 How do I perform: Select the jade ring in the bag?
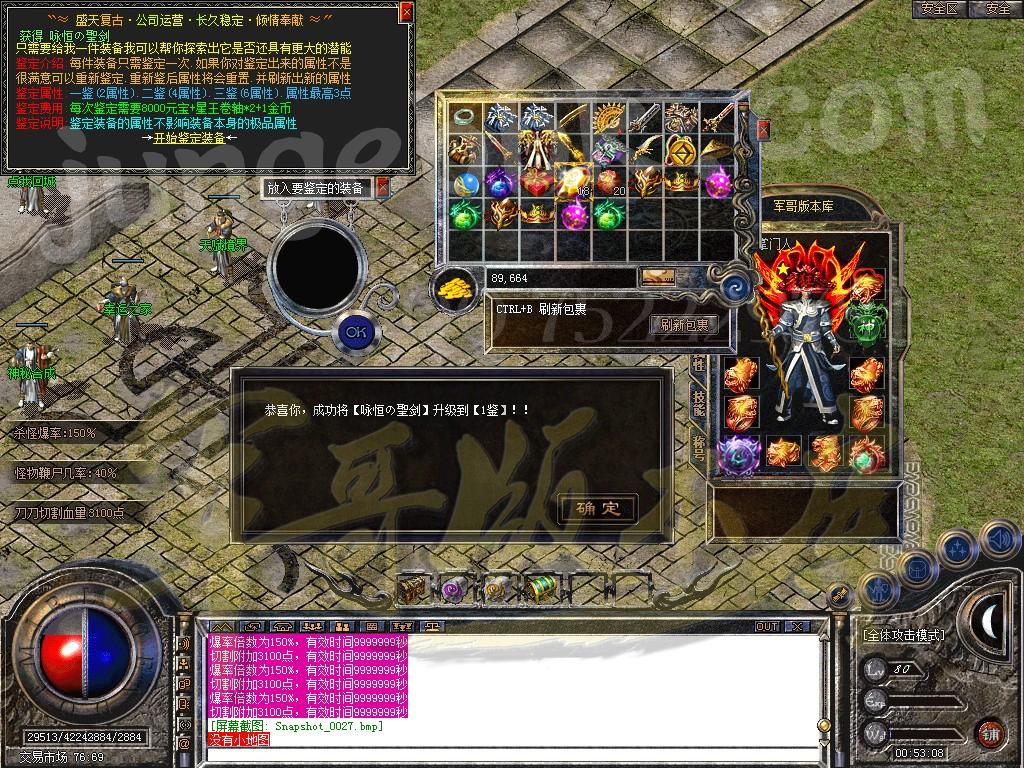tap(464, 117)
